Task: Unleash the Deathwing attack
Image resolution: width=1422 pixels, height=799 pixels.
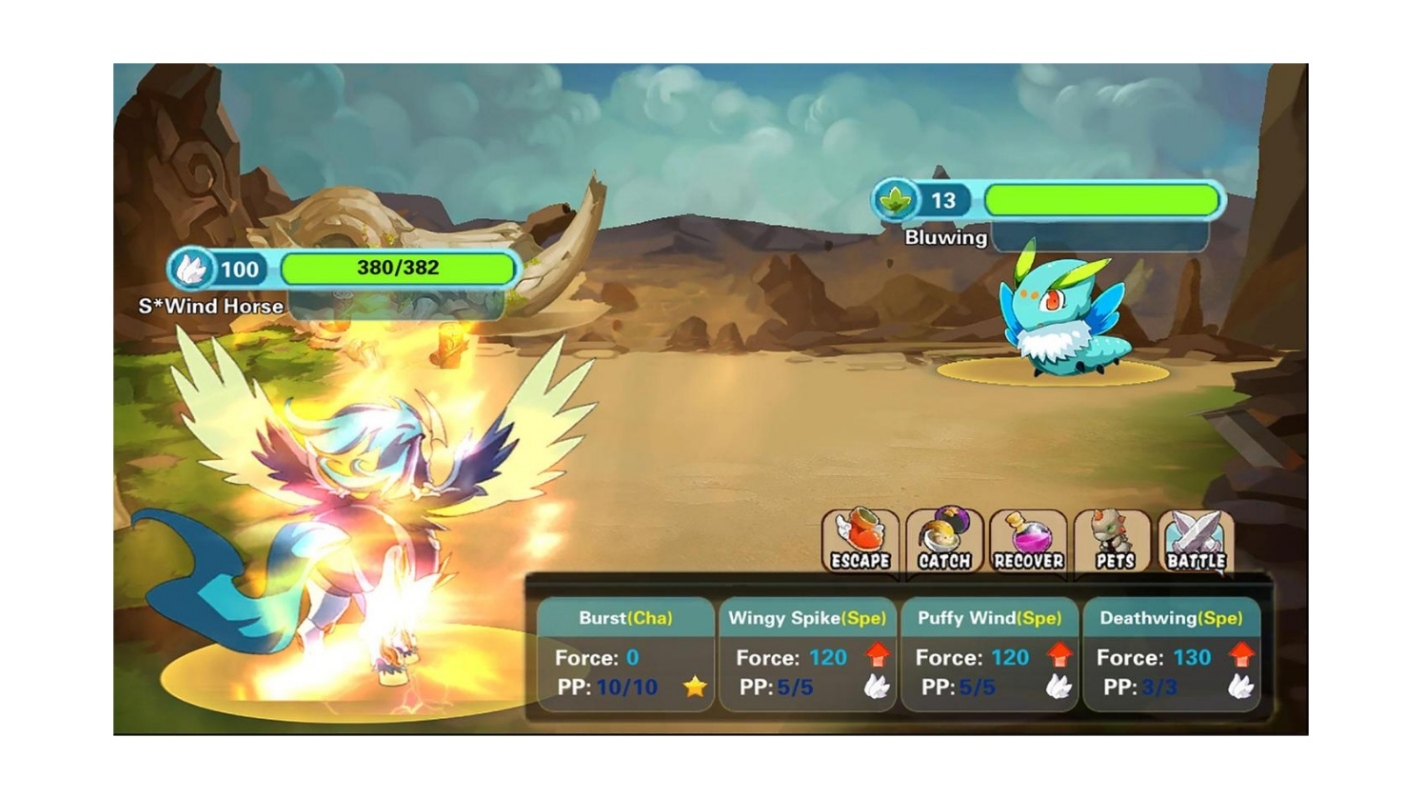Action: tap(1170, 654)
